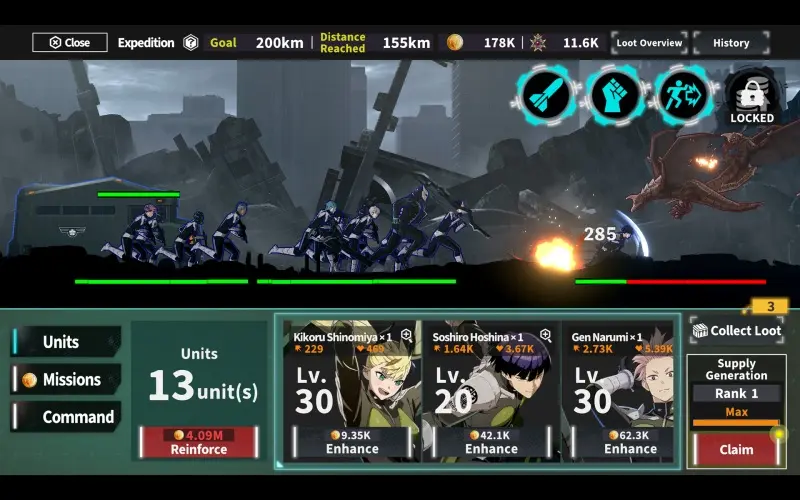Enhance Kikoru Shinomiya for 9.35K
This screenshot has width=800, height=500.
[x=352, y=442]
